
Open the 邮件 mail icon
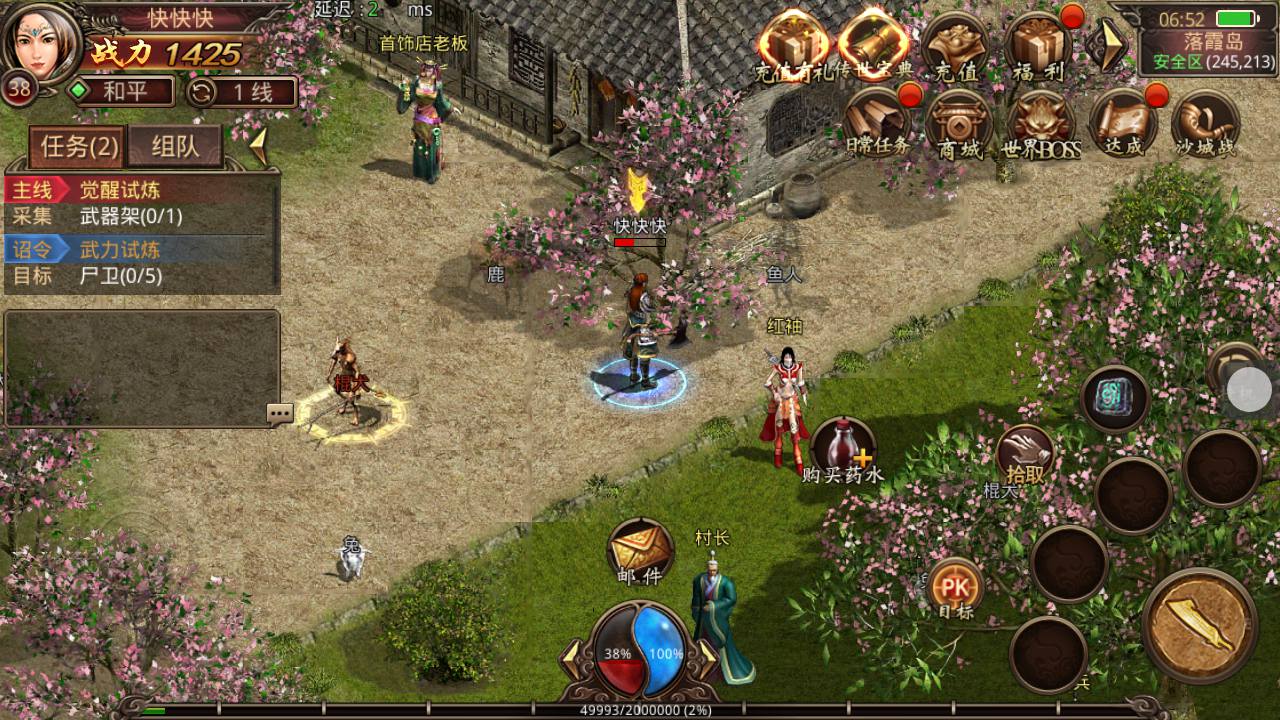[x=640, y=552]
